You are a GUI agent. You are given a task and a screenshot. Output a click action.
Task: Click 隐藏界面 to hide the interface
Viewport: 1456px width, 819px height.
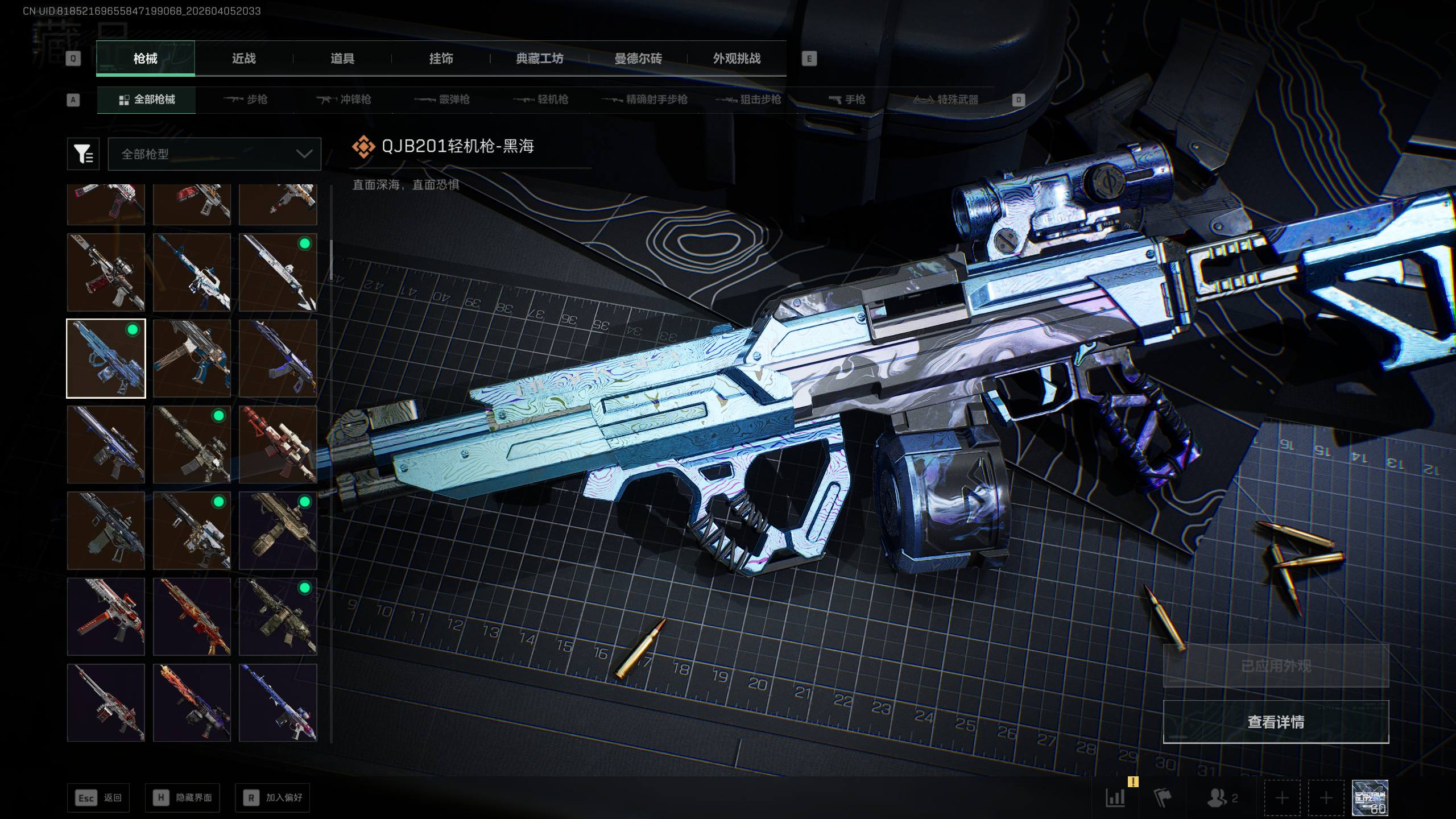coord(183,798)
